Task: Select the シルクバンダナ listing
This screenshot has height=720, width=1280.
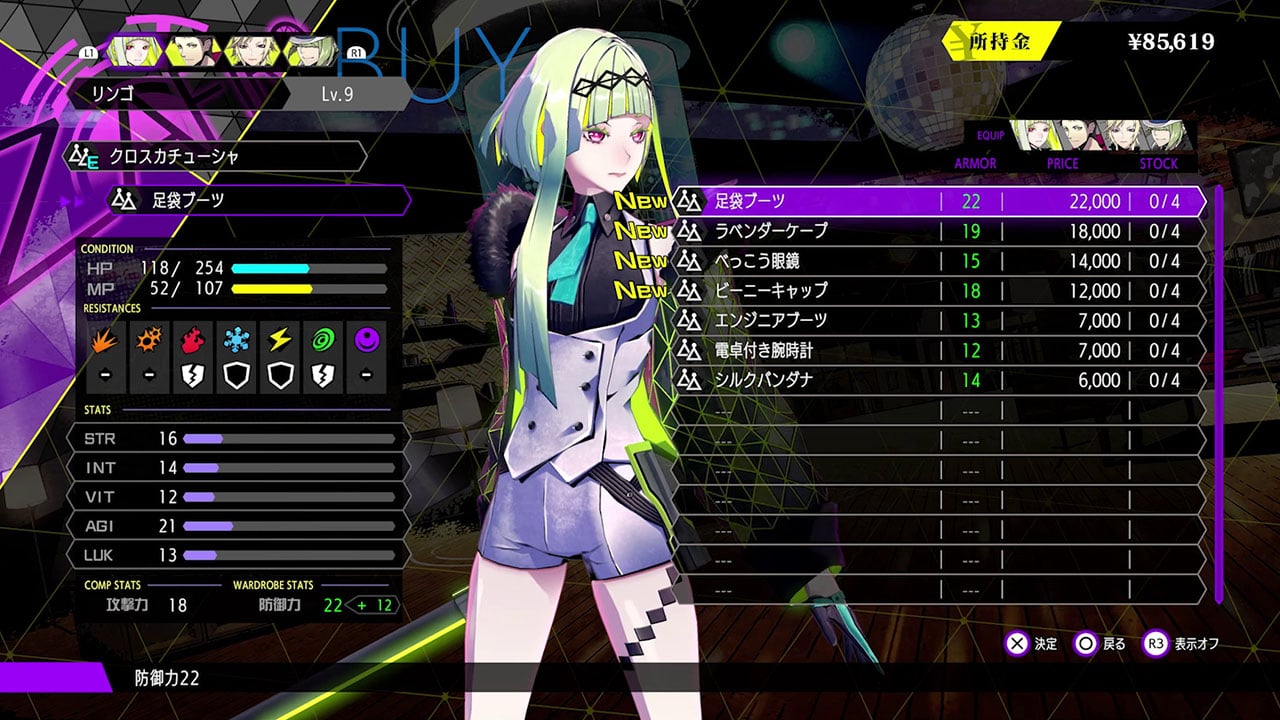Action: click(x=938, y=381)
